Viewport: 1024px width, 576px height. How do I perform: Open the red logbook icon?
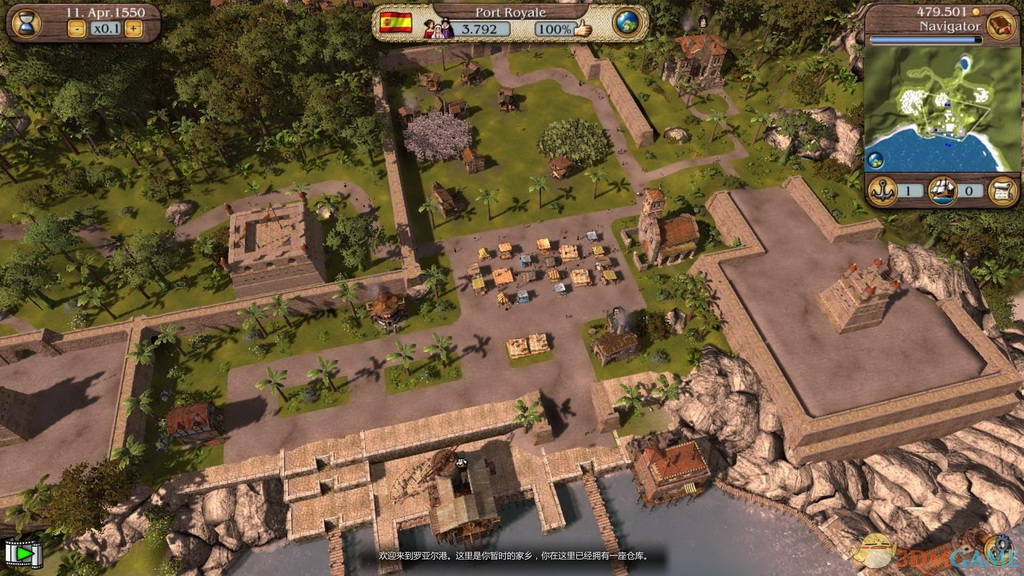coord(1000,26)
